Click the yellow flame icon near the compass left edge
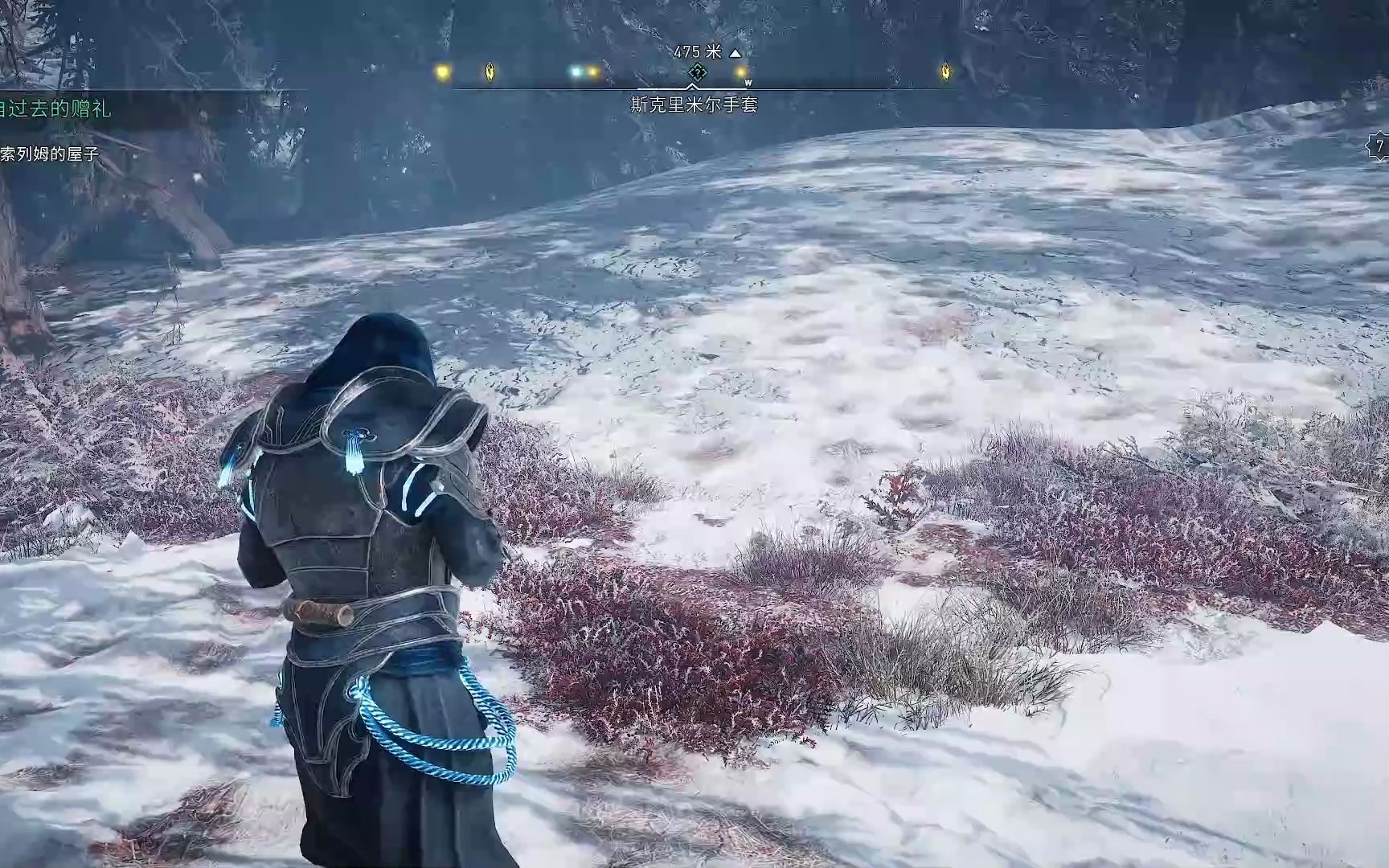Viewport: 1389px width, 868px height. (x=489, y=72)
